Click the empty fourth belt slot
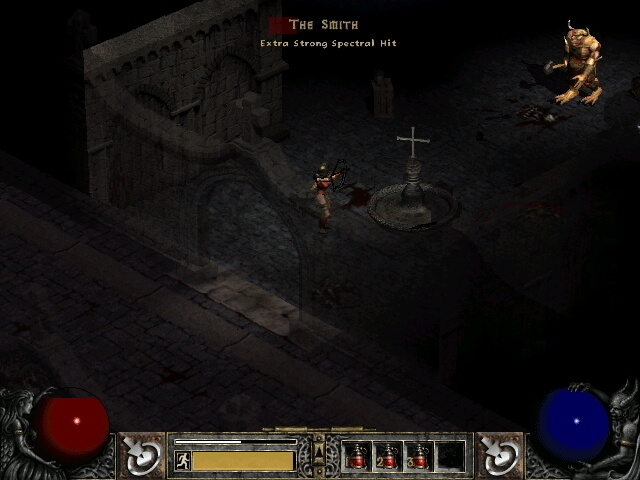This screenshot has height=480, width=640. [450, 457]
